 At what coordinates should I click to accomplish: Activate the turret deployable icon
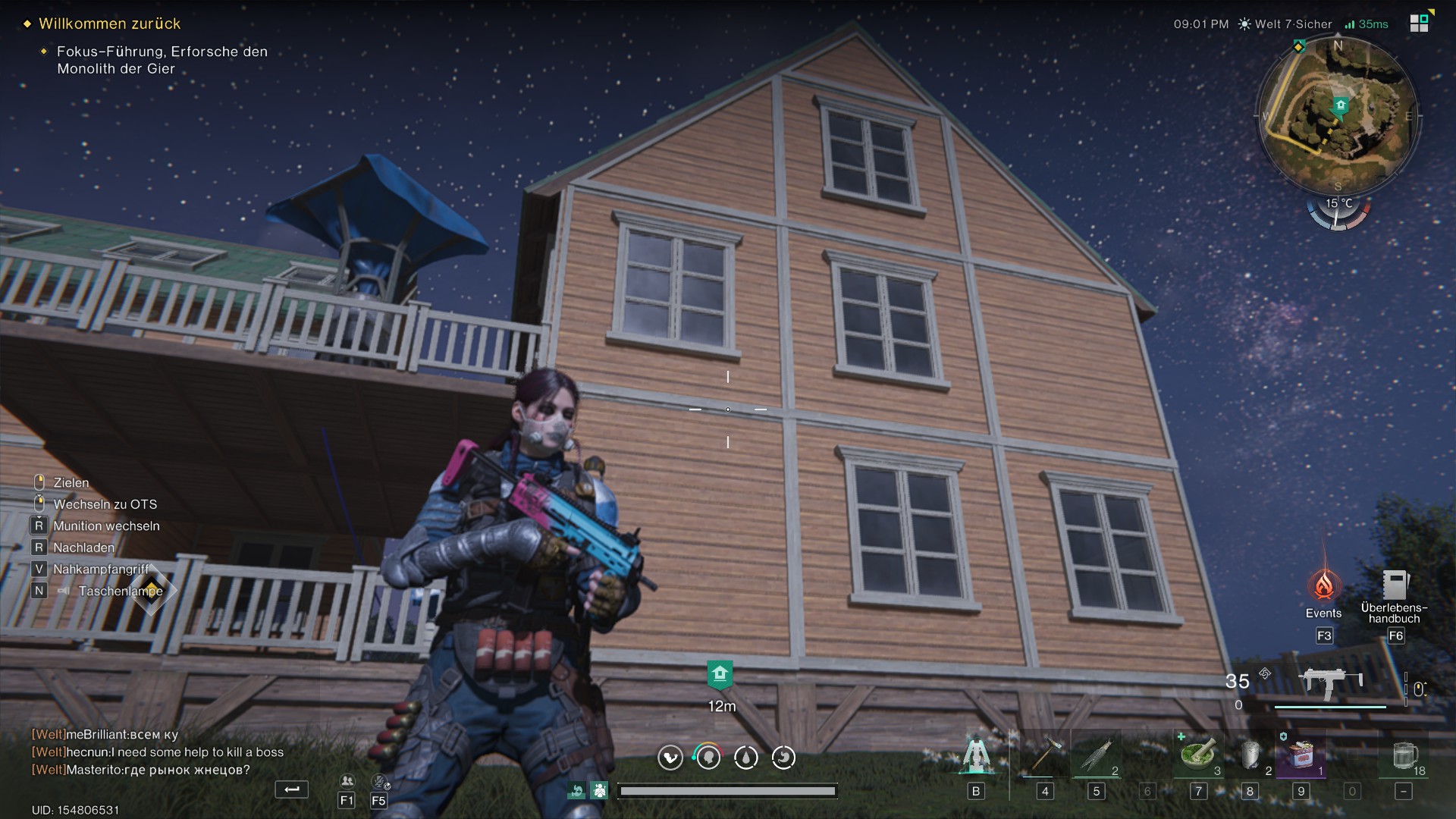pos(976,755)
